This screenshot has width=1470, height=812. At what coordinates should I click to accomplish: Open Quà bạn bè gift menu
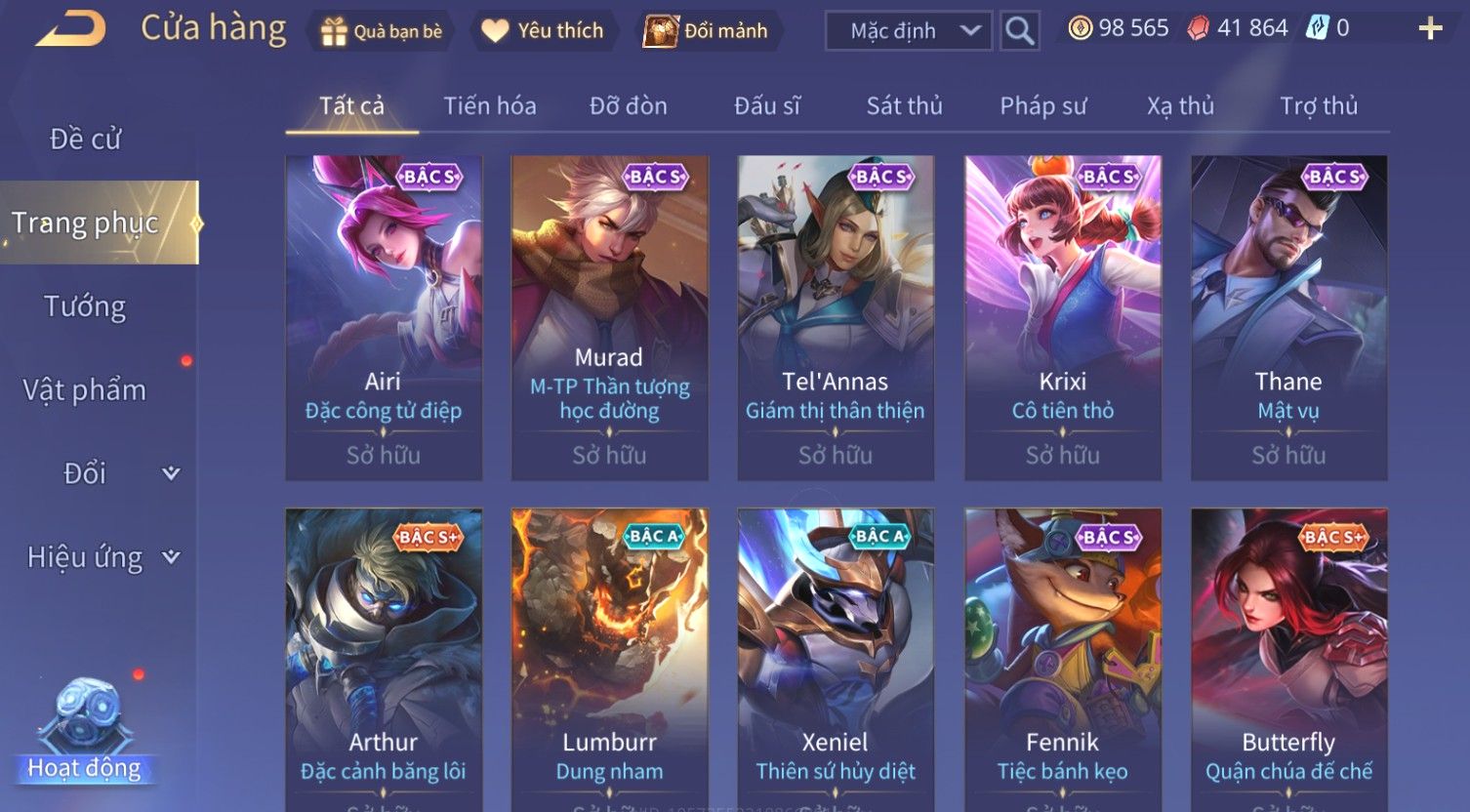pyautogui.click(x=381, y=31)
